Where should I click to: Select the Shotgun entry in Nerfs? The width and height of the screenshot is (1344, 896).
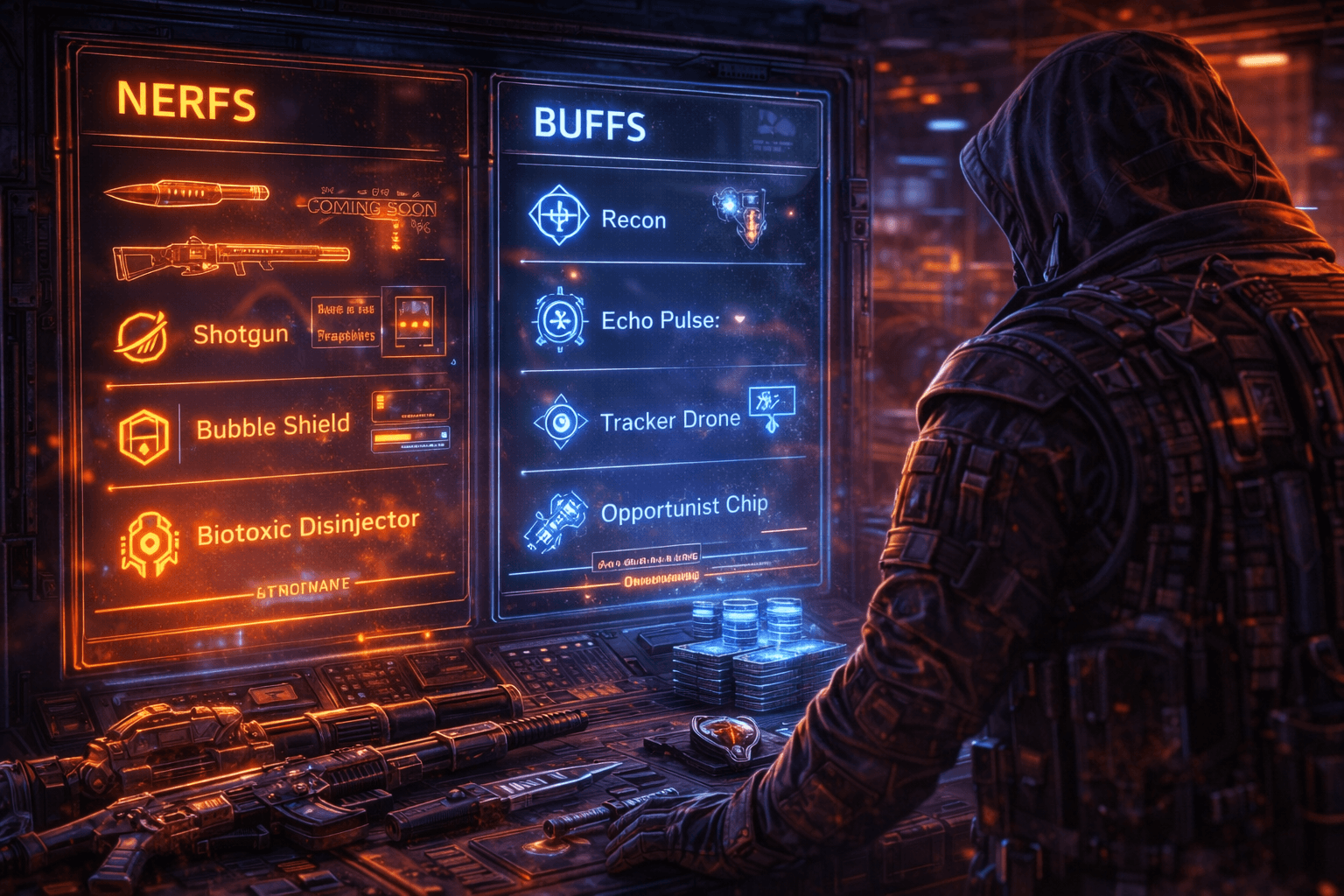[x=241, y=334]
